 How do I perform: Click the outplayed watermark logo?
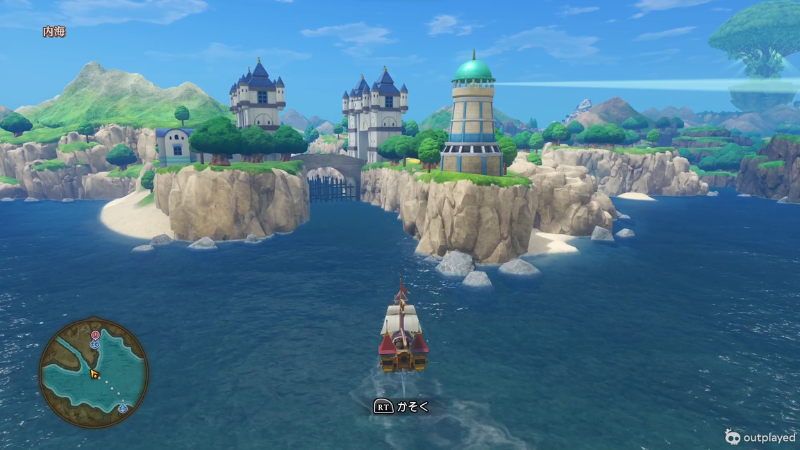733,436
